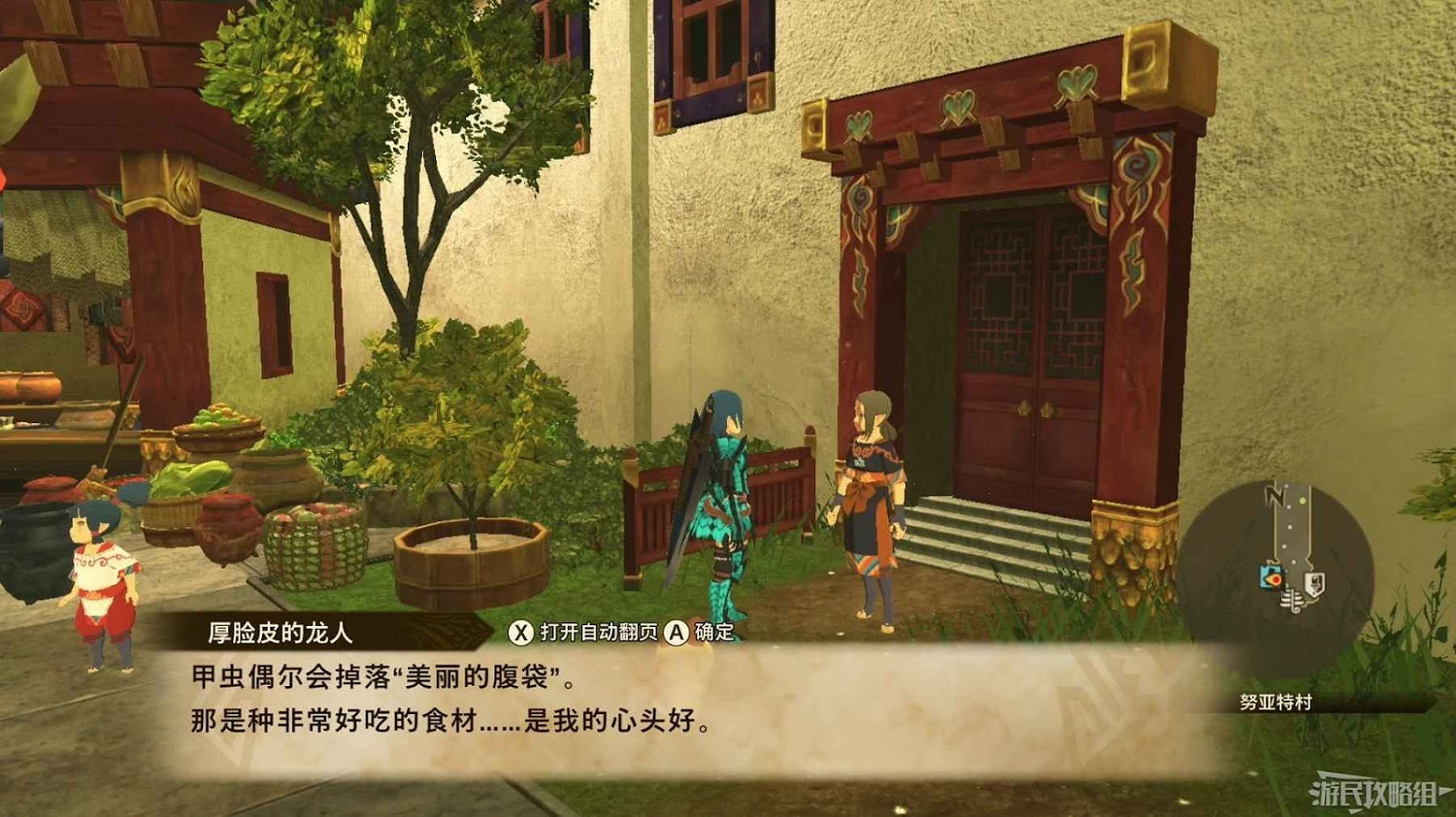
Task: Select the white shield quest marker on the minimap
Action: [x=1314, y=581]
